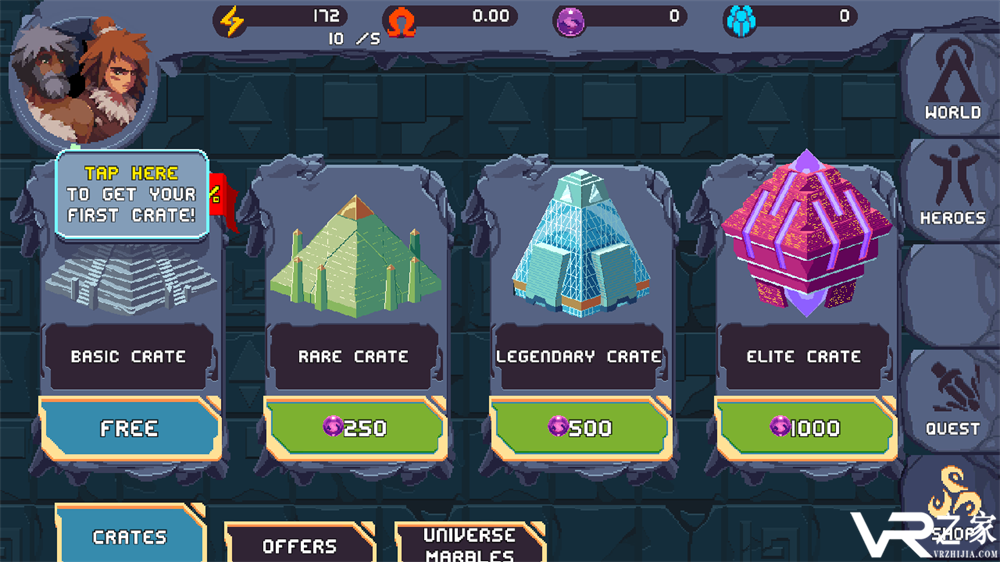This screenshot has width=1000, height=562.
Task: Claim the FREE Basic Crate
Action: [129, 428]
